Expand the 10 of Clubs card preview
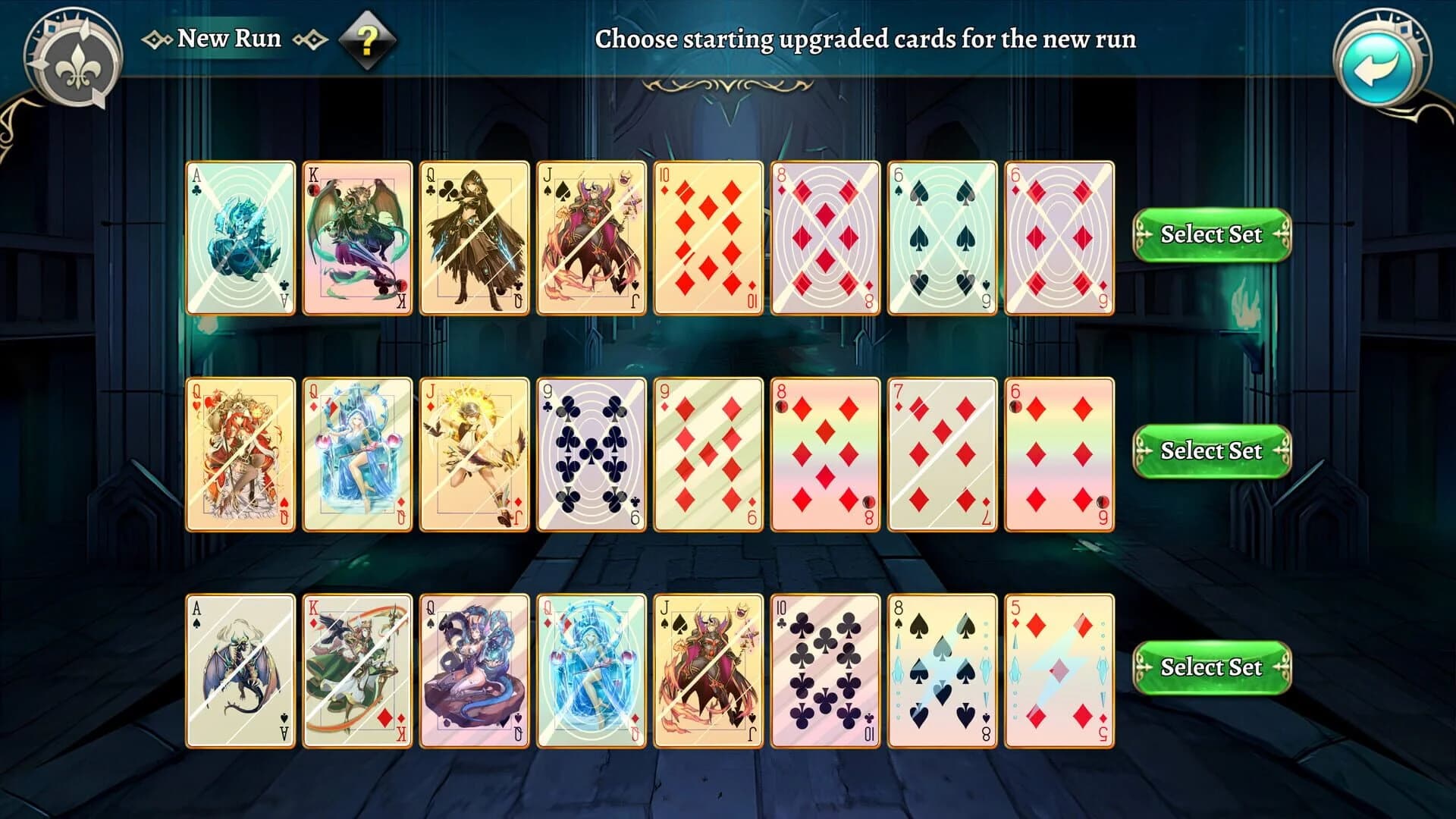Screen dimensions: 1456x819 [823, 667]
